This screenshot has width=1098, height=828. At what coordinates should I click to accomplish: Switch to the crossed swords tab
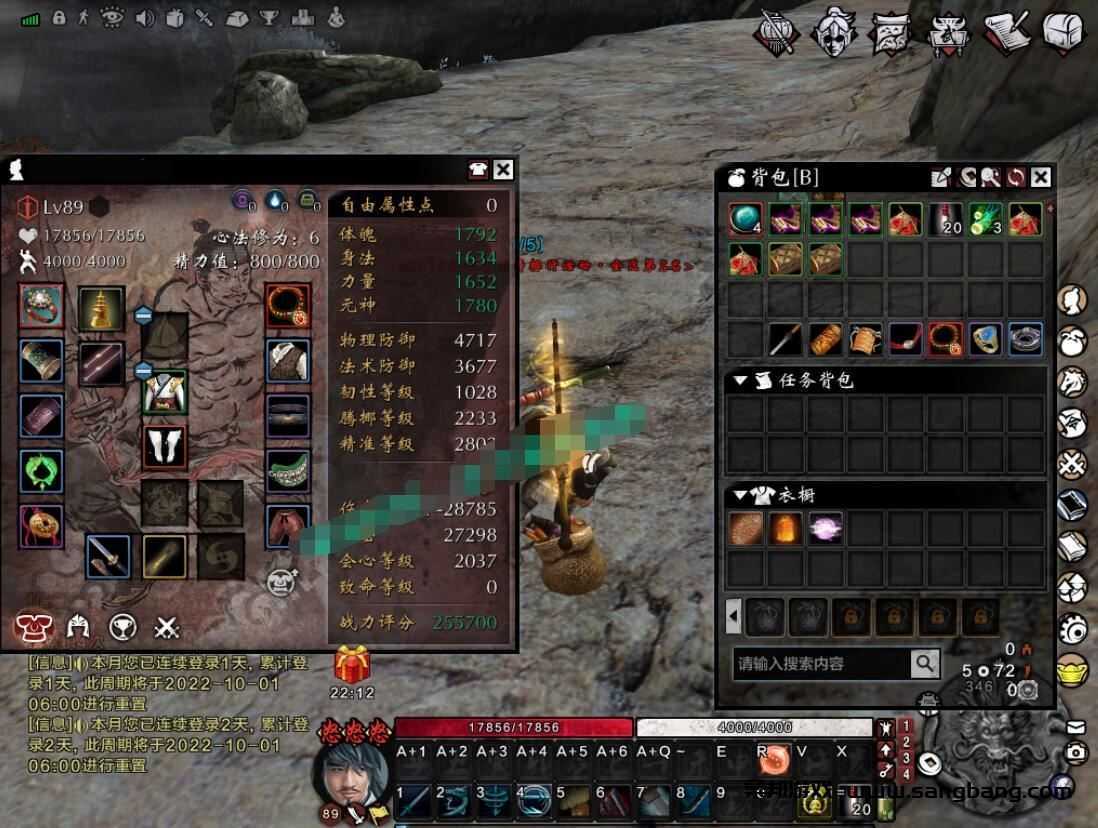pyautogui.click(x=167, y=628)
